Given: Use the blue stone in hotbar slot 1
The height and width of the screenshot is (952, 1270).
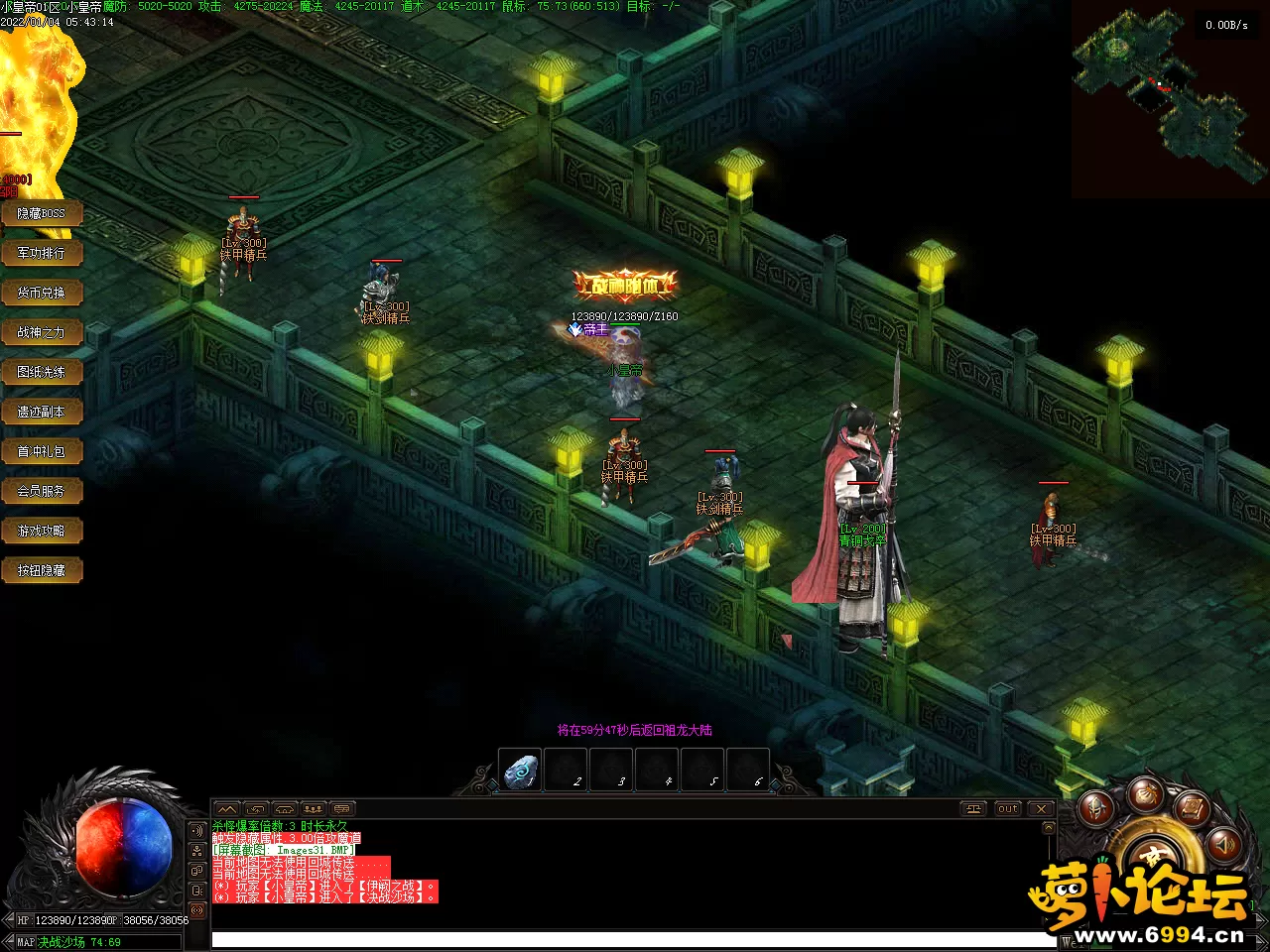Looking at the screenshot, I should (520, 771).
